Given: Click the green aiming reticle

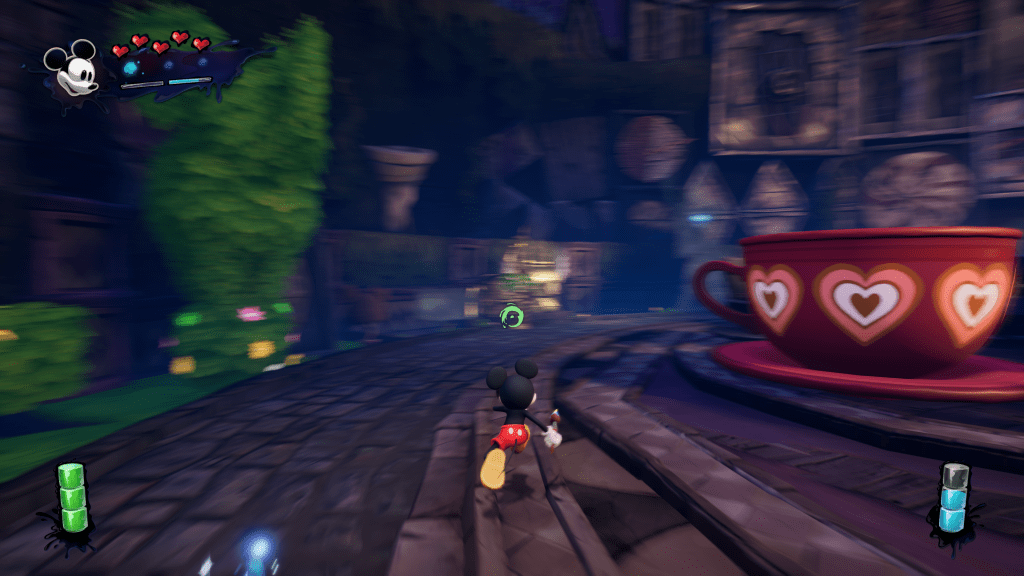Looking at the screenshot, I should click(513, 317).
